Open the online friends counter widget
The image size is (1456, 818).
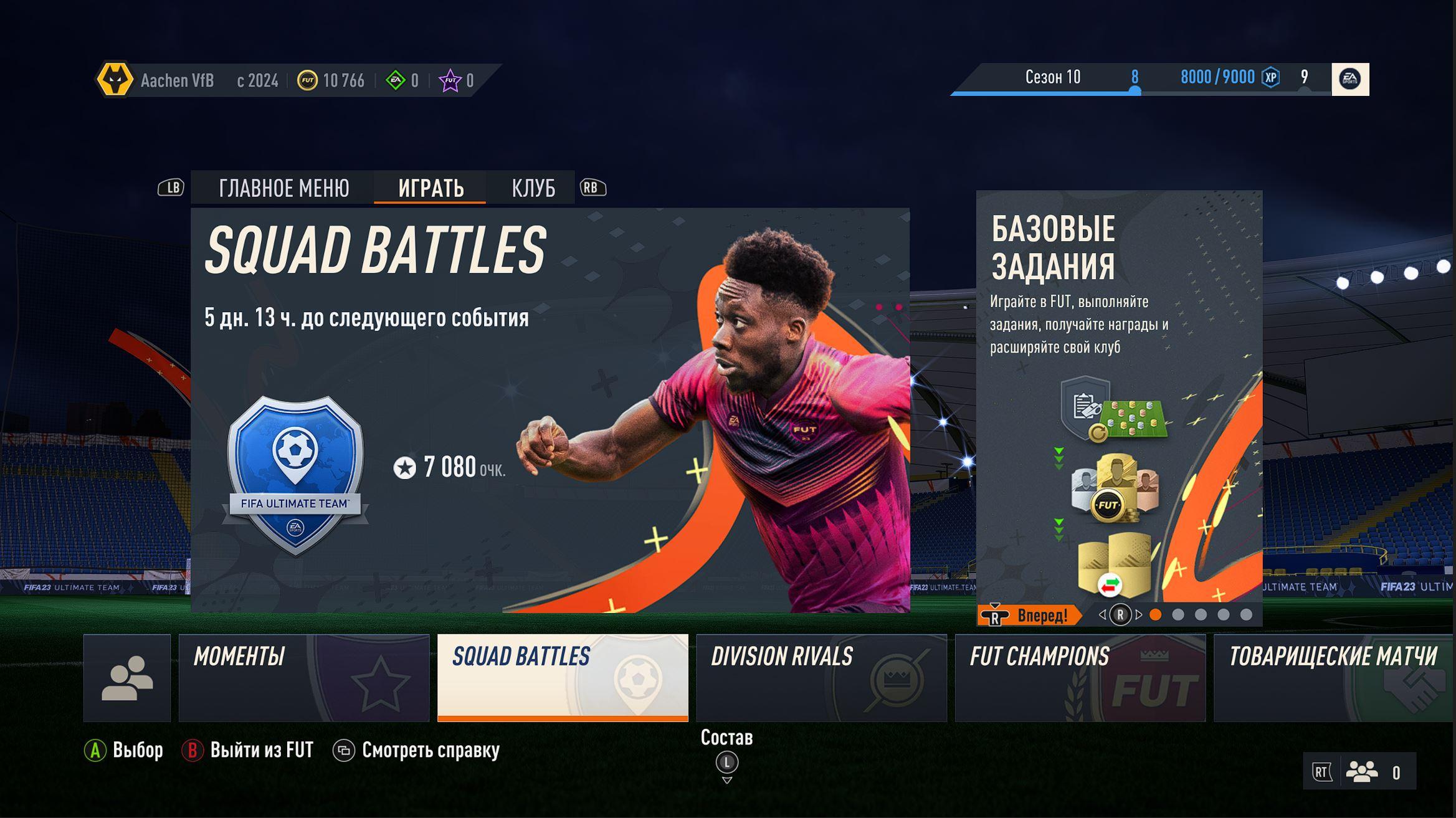point(1359,772)
